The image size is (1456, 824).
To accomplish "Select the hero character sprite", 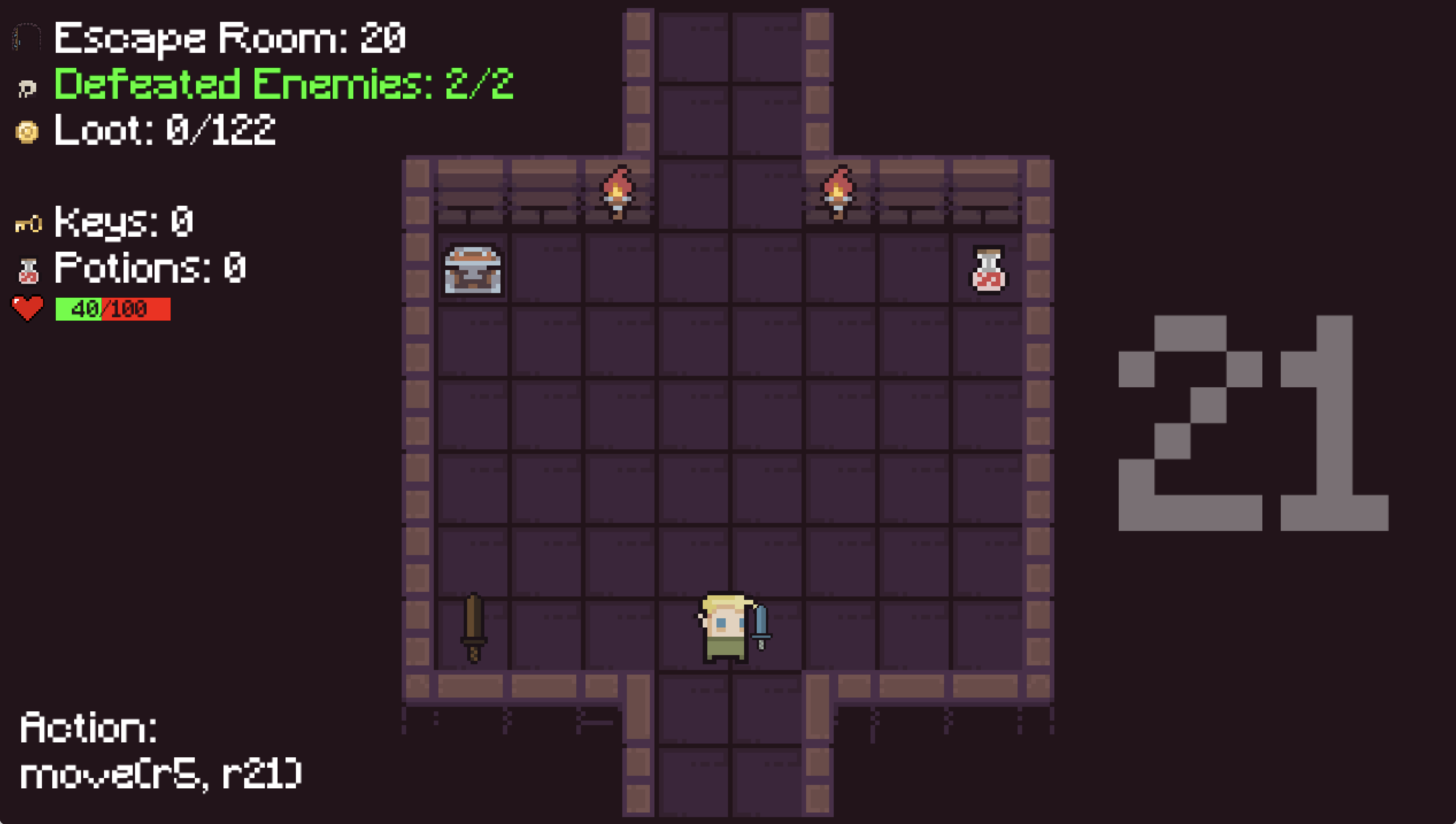I will (726, 627).
